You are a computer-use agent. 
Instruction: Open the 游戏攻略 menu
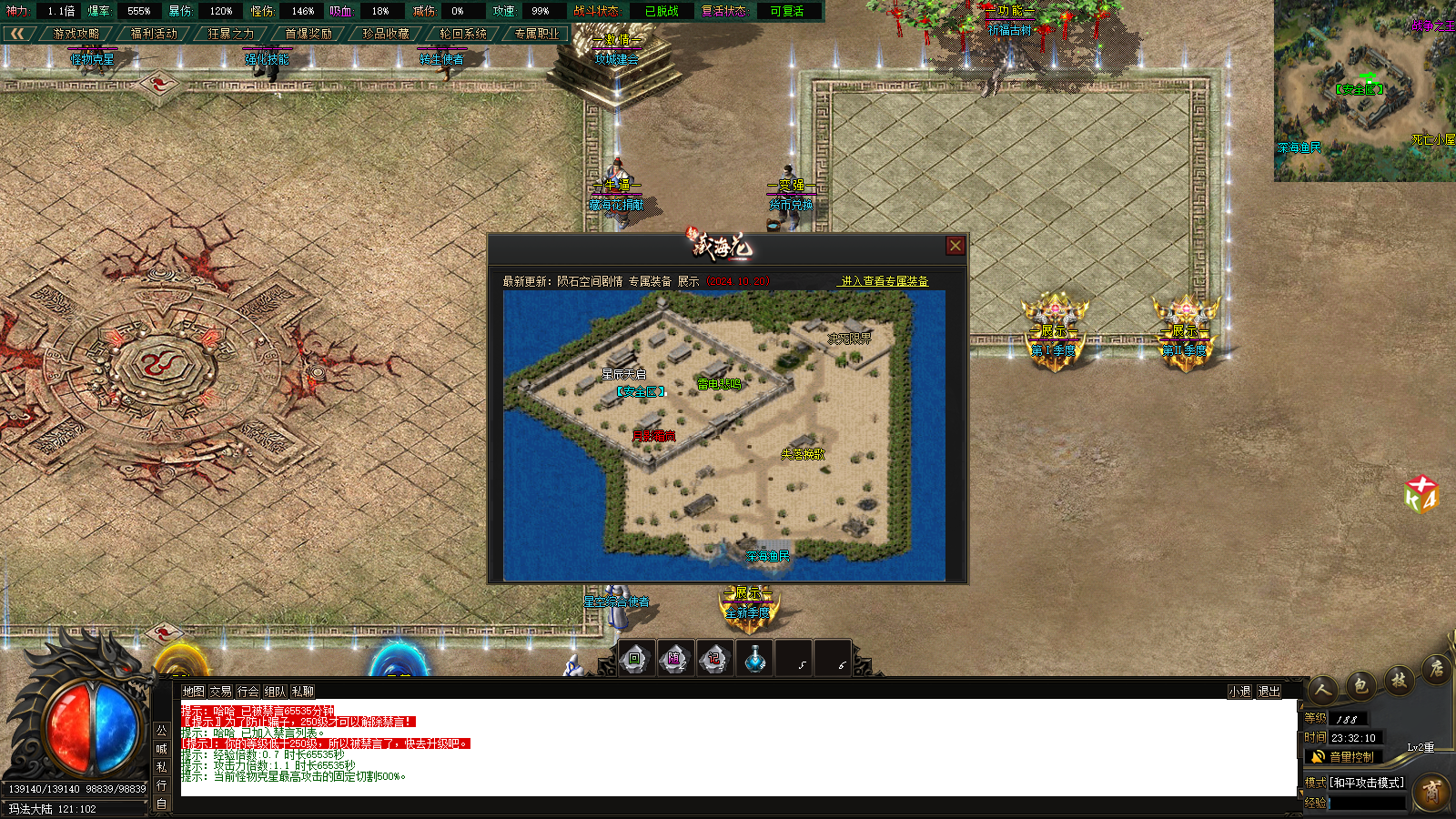pyautogui.click(x=76, y=34)
